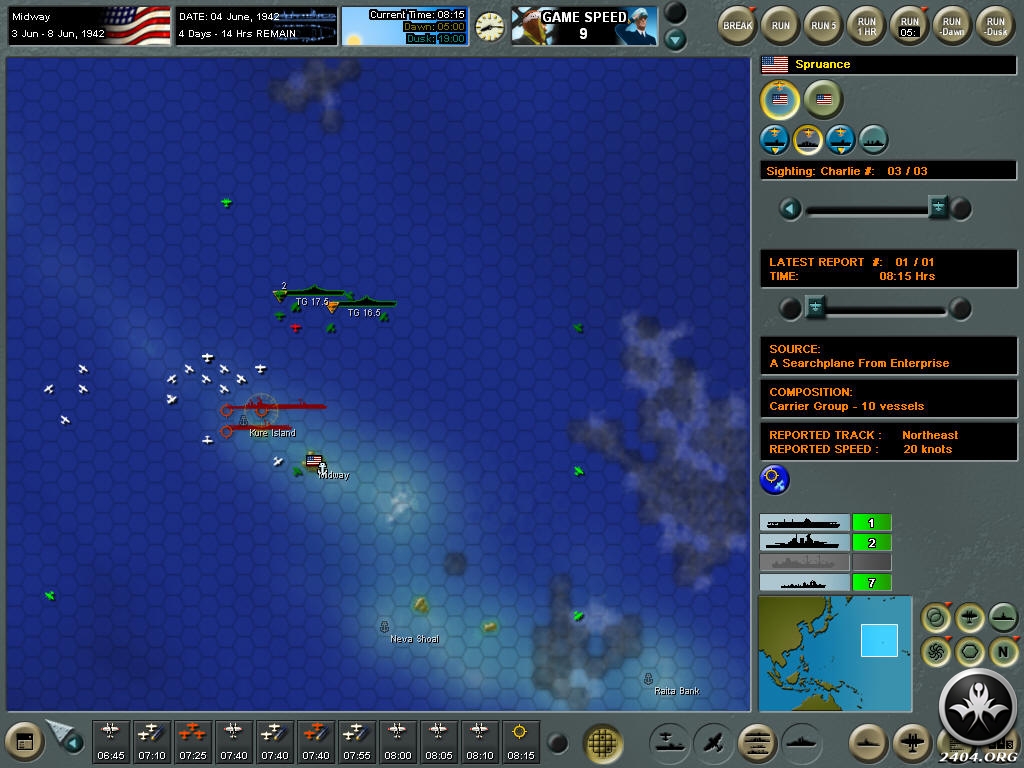The height and width of the screenshot is (768, 1024).
Task: Start time with the RUN button
Action: click(x=781, y=25)
